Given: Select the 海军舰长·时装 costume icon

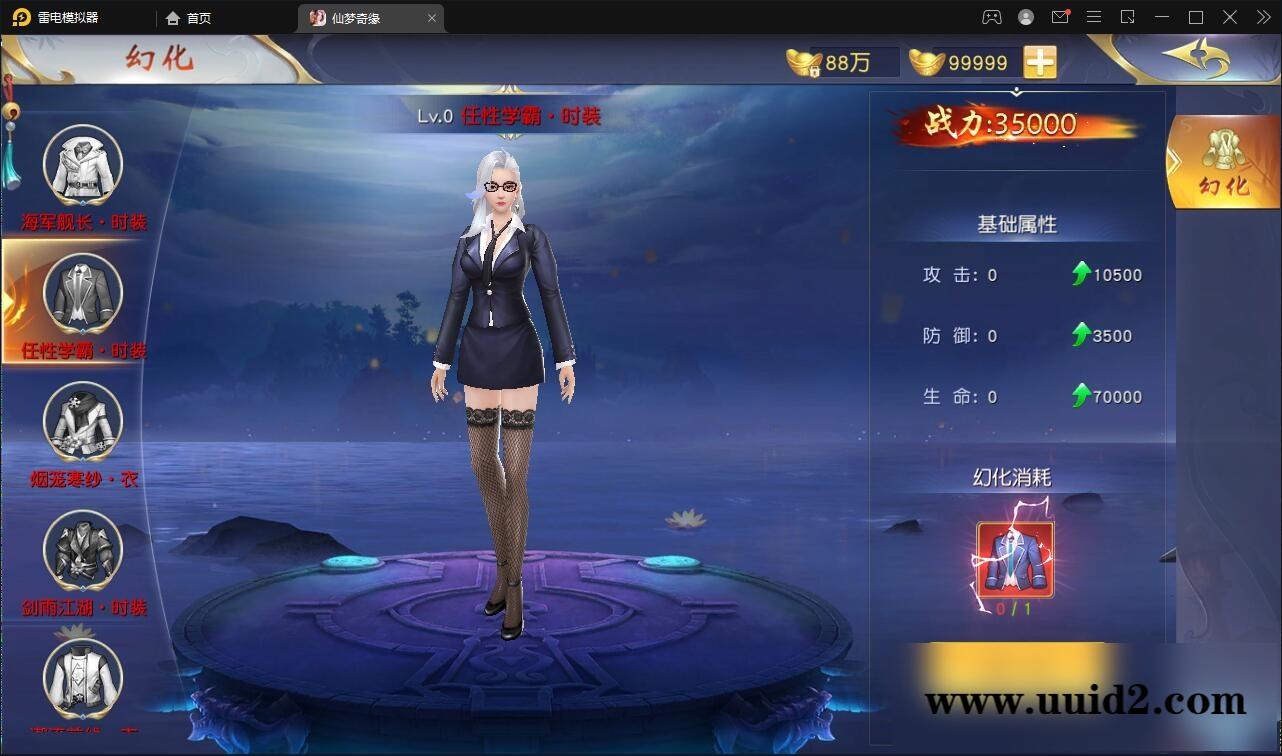Looking at the screenshot, I should click(x=80, y=165).
